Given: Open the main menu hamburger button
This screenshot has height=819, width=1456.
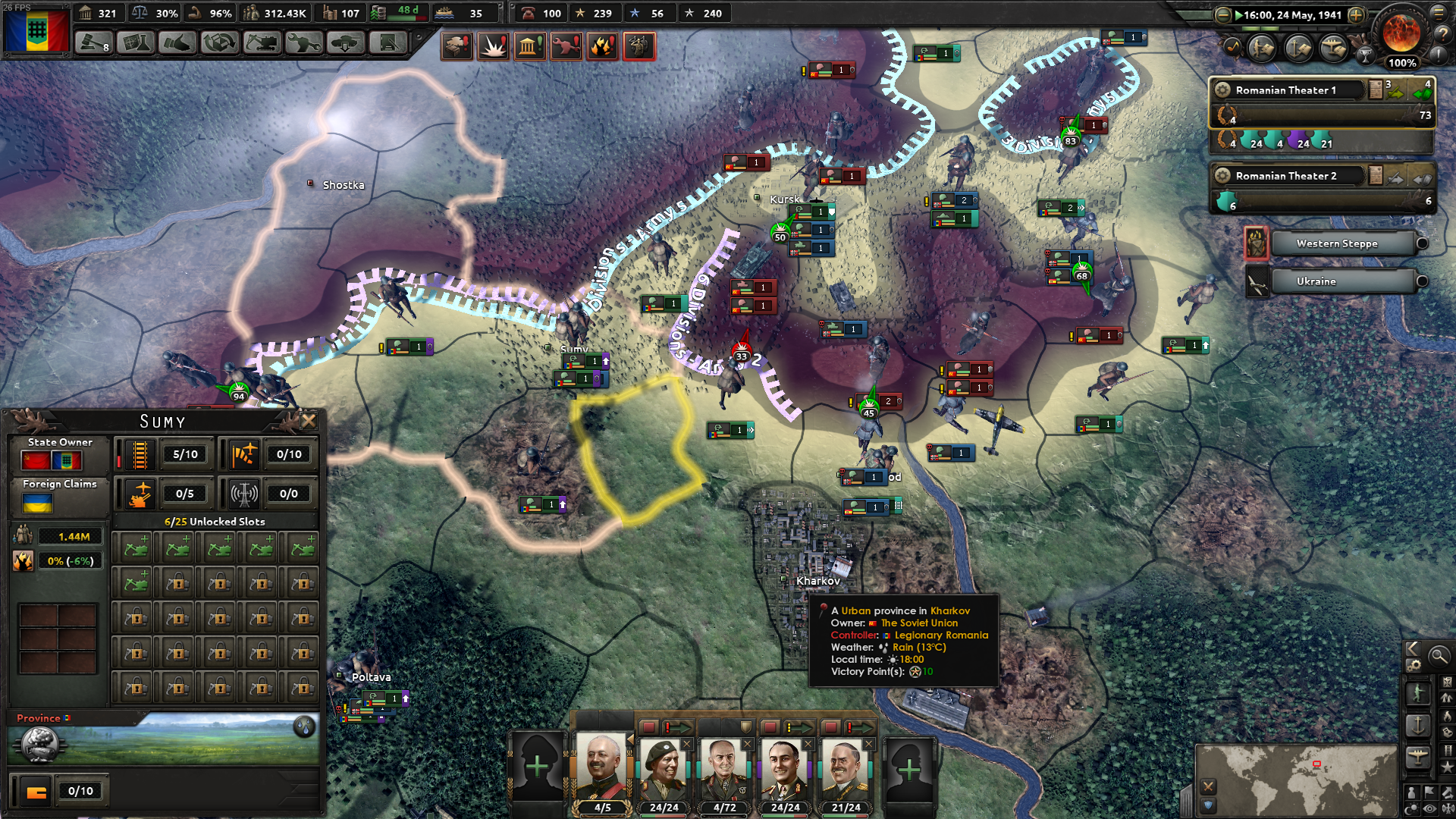Looking at the screenshot, I should (1439, 13).
